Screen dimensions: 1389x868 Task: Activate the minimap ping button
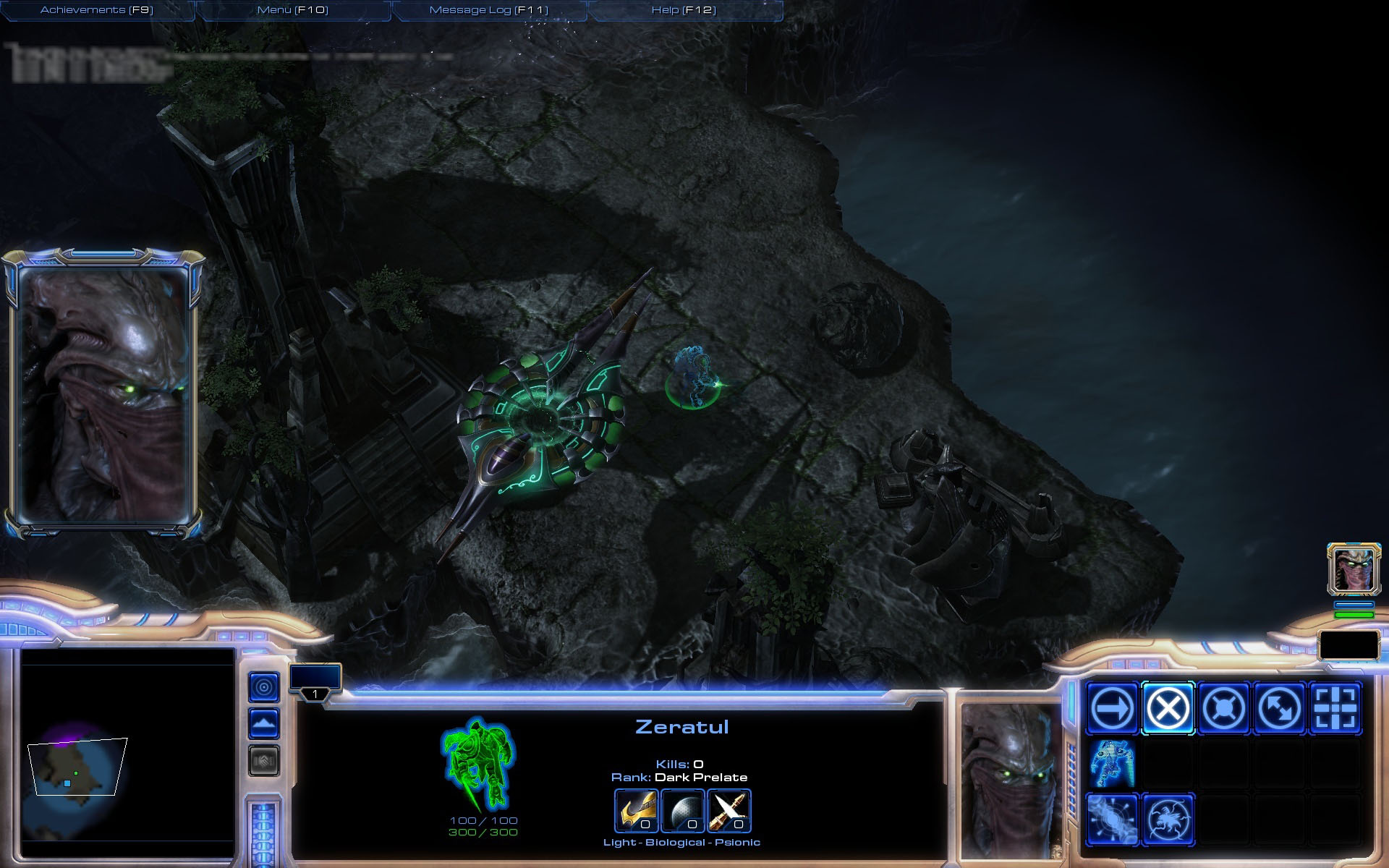click(x=264, y=687)
